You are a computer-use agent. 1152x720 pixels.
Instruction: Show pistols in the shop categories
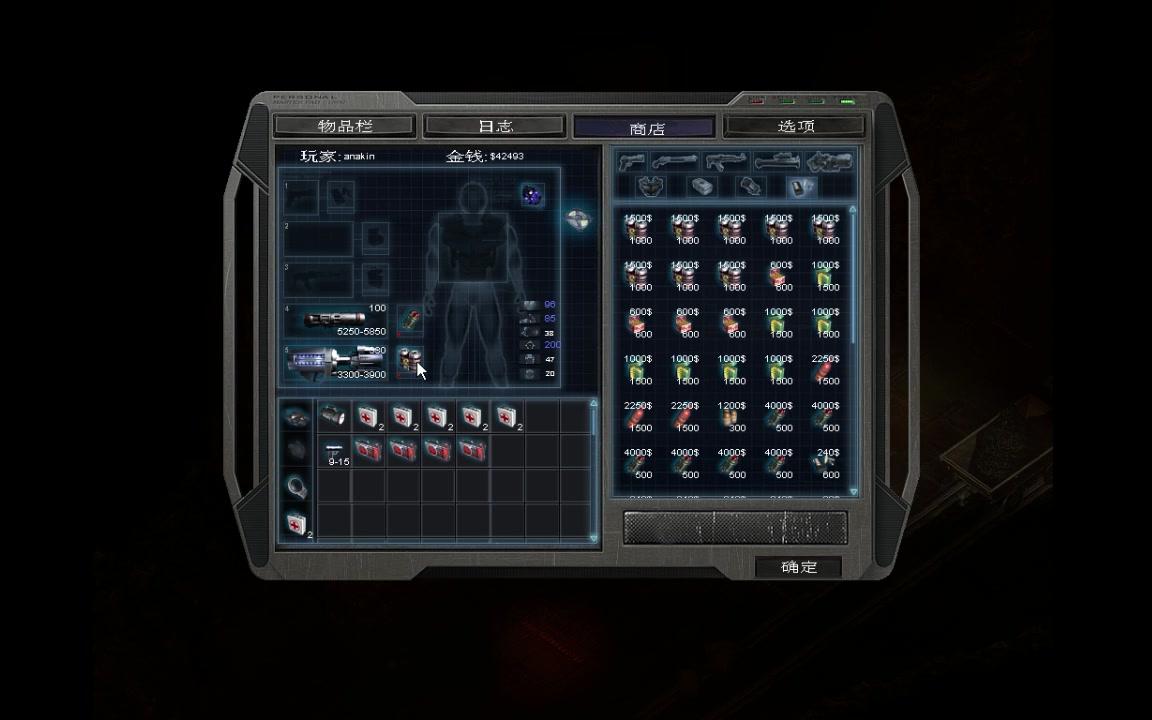631,162
